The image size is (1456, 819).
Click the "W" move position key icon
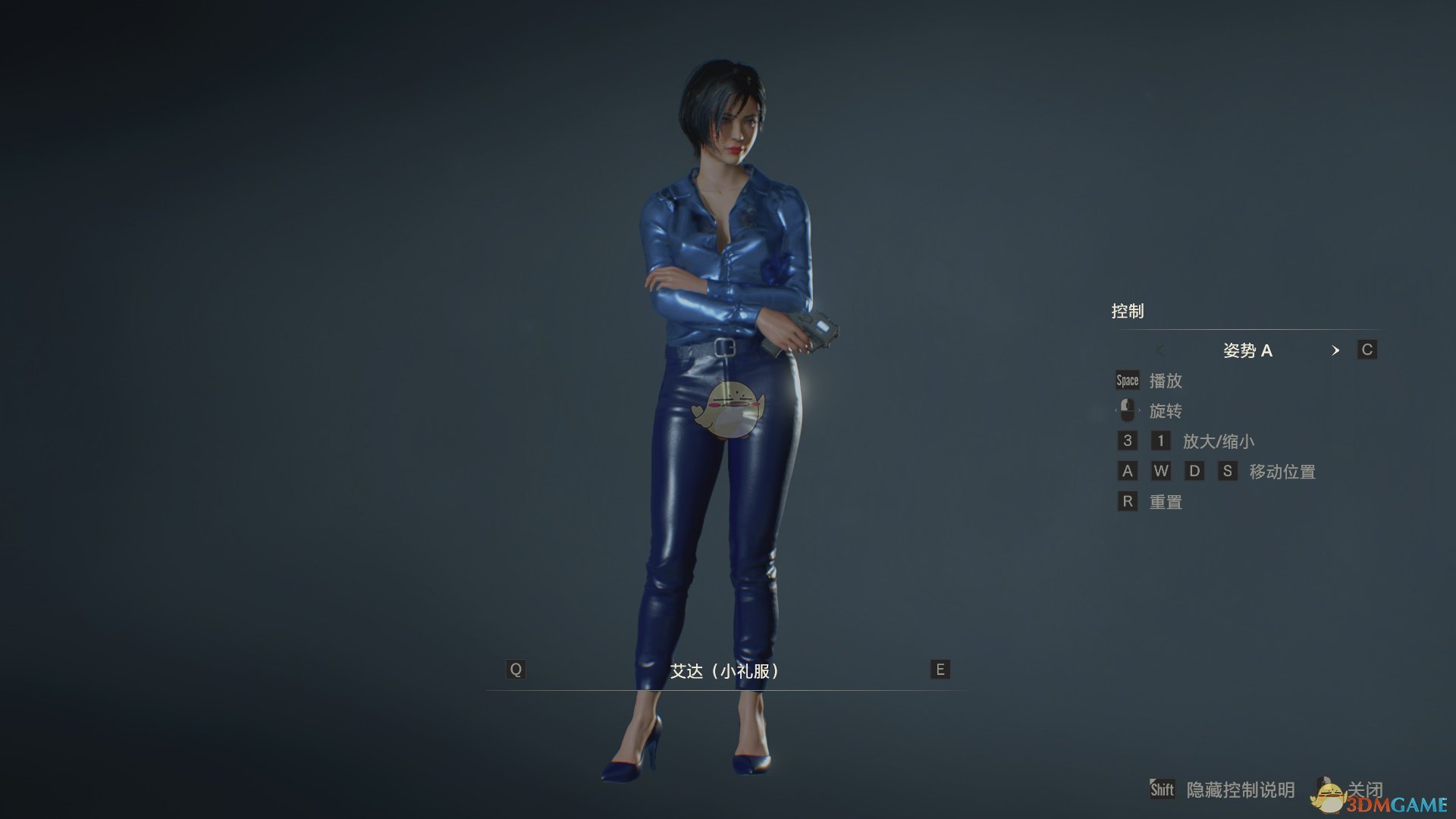[1161, 471]
